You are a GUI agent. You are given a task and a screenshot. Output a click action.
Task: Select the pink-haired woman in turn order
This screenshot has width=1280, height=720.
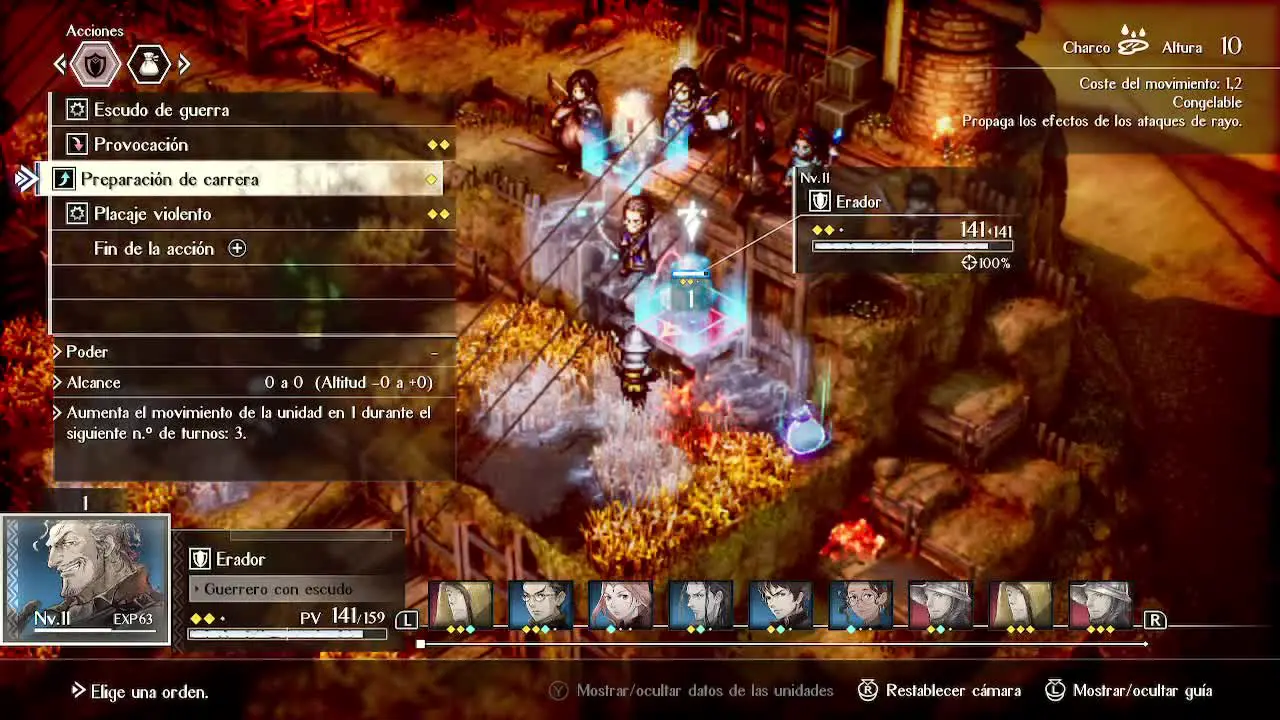tap(620, 606)
